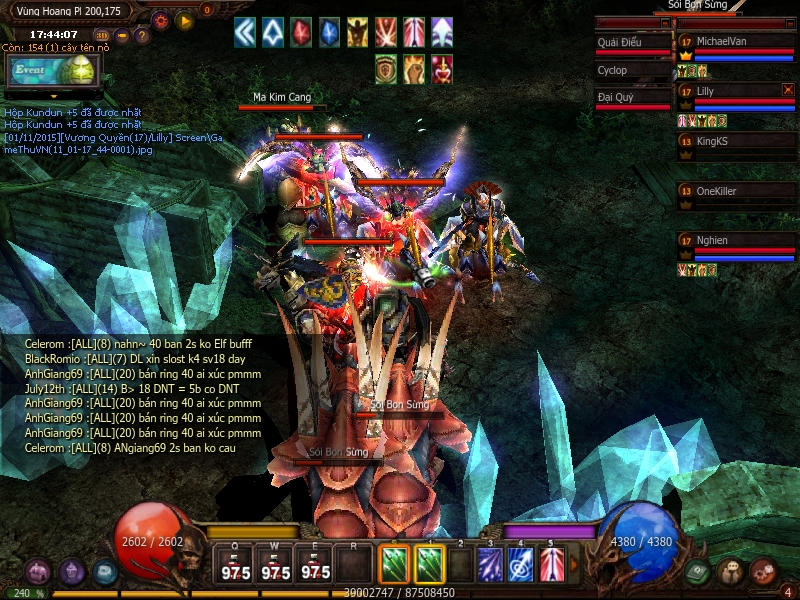
Task: Use the Q potion slot
Action: point(235,567)
